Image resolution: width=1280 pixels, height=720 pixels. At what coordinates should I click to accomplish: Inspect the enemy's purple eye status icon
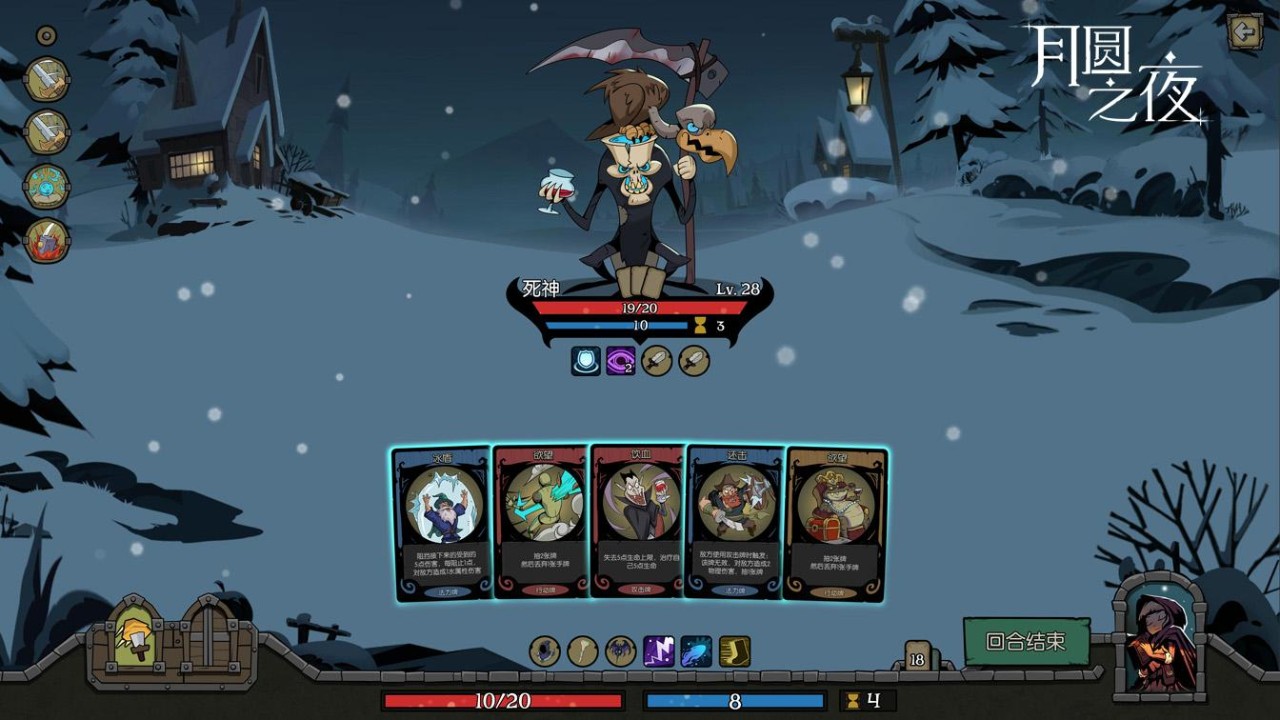click(x=621, y=361)
